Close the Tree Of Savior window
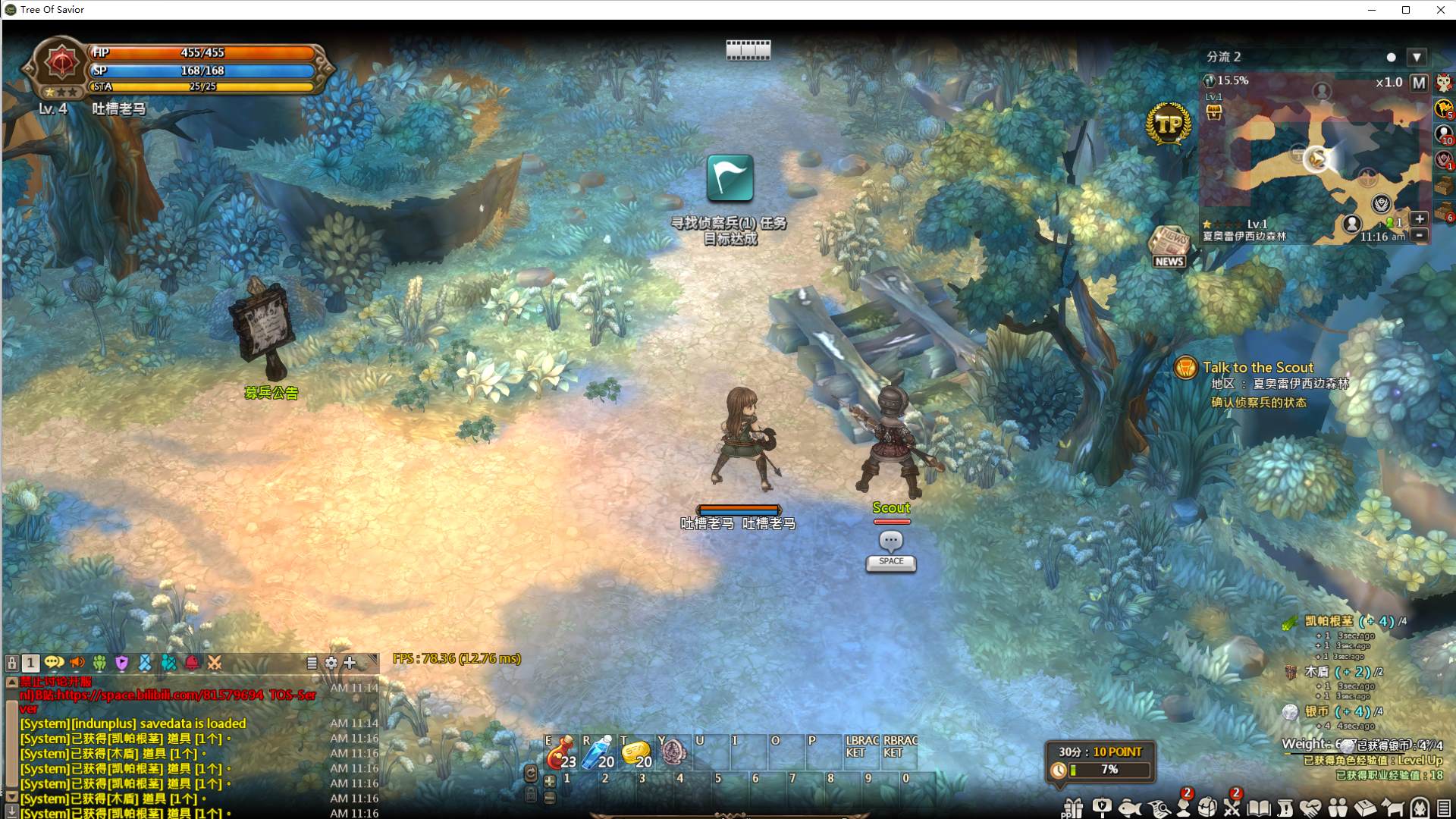Viewport: 1456px width, 819px height. pyautogui.click(x=1440, y=10)
